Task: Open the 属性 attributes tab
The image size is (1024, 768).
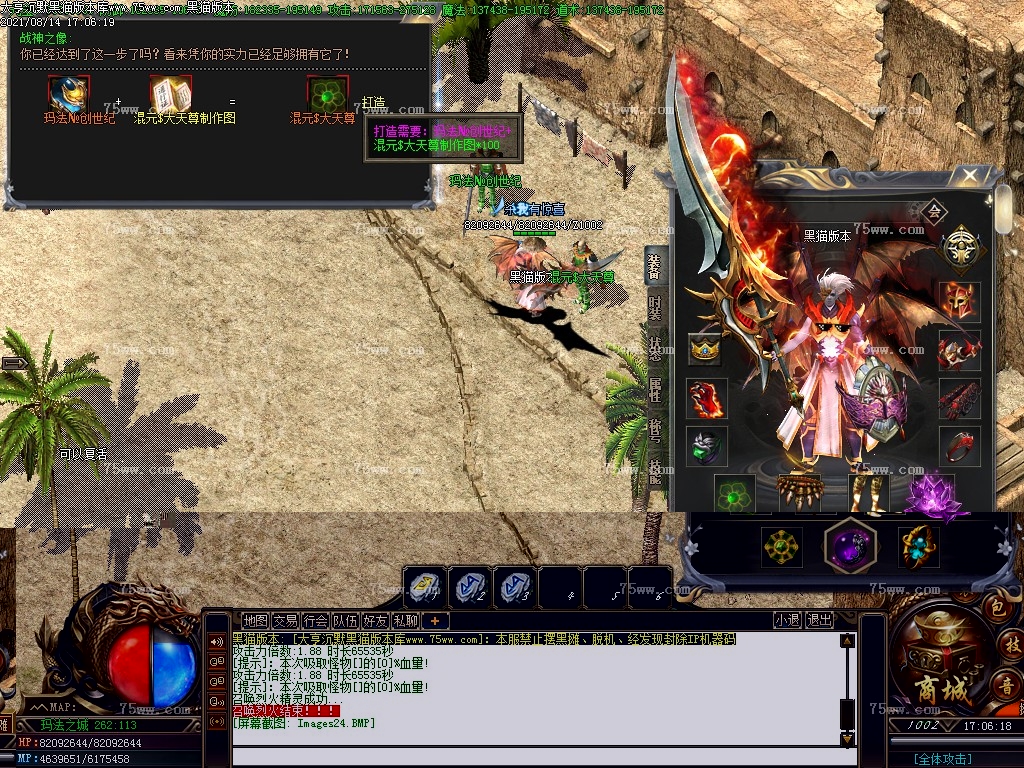Action: 654,390
